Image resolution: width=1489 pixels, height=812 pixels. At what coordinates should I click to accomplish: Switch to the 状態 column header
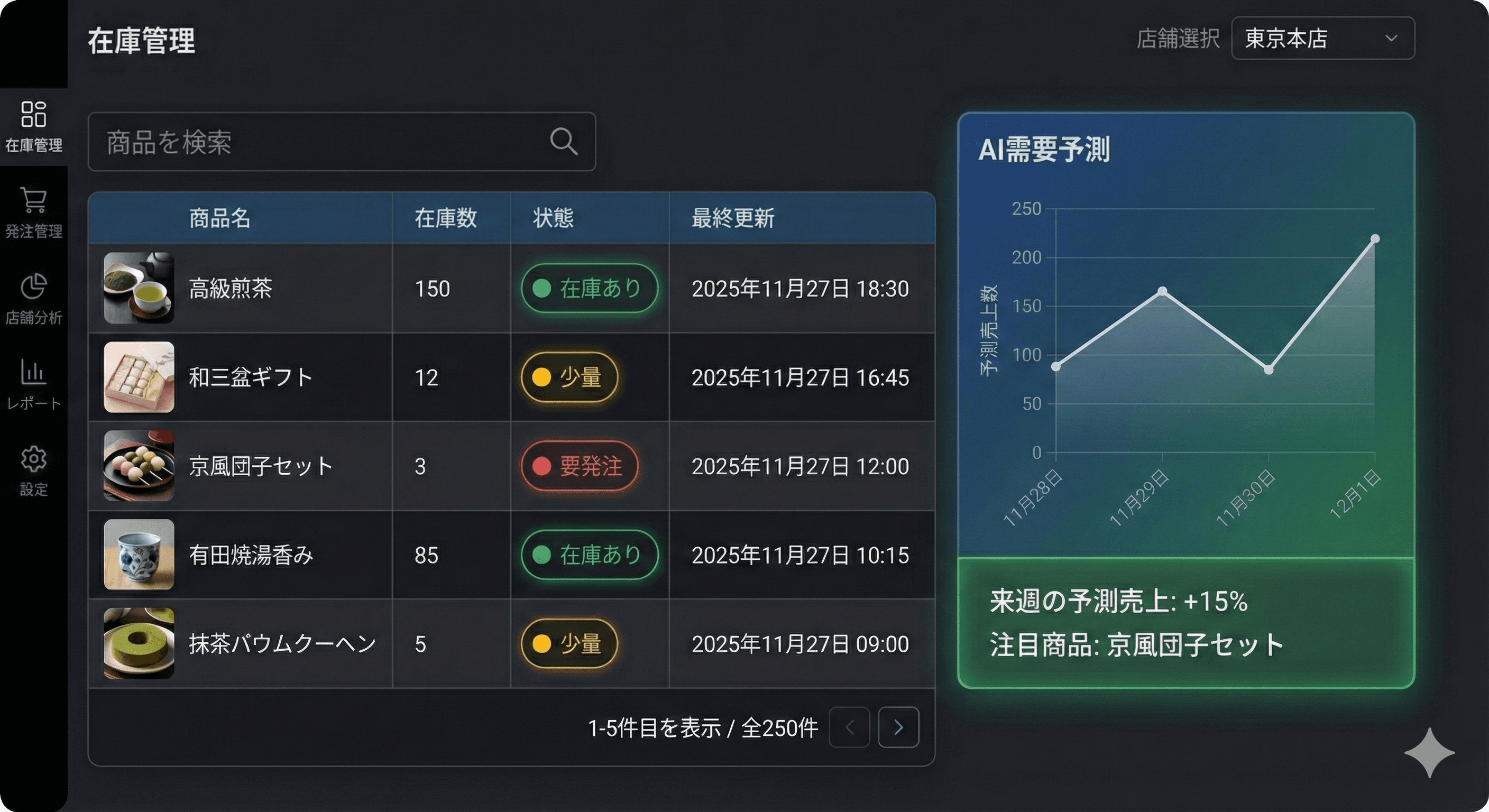[552, 218]
